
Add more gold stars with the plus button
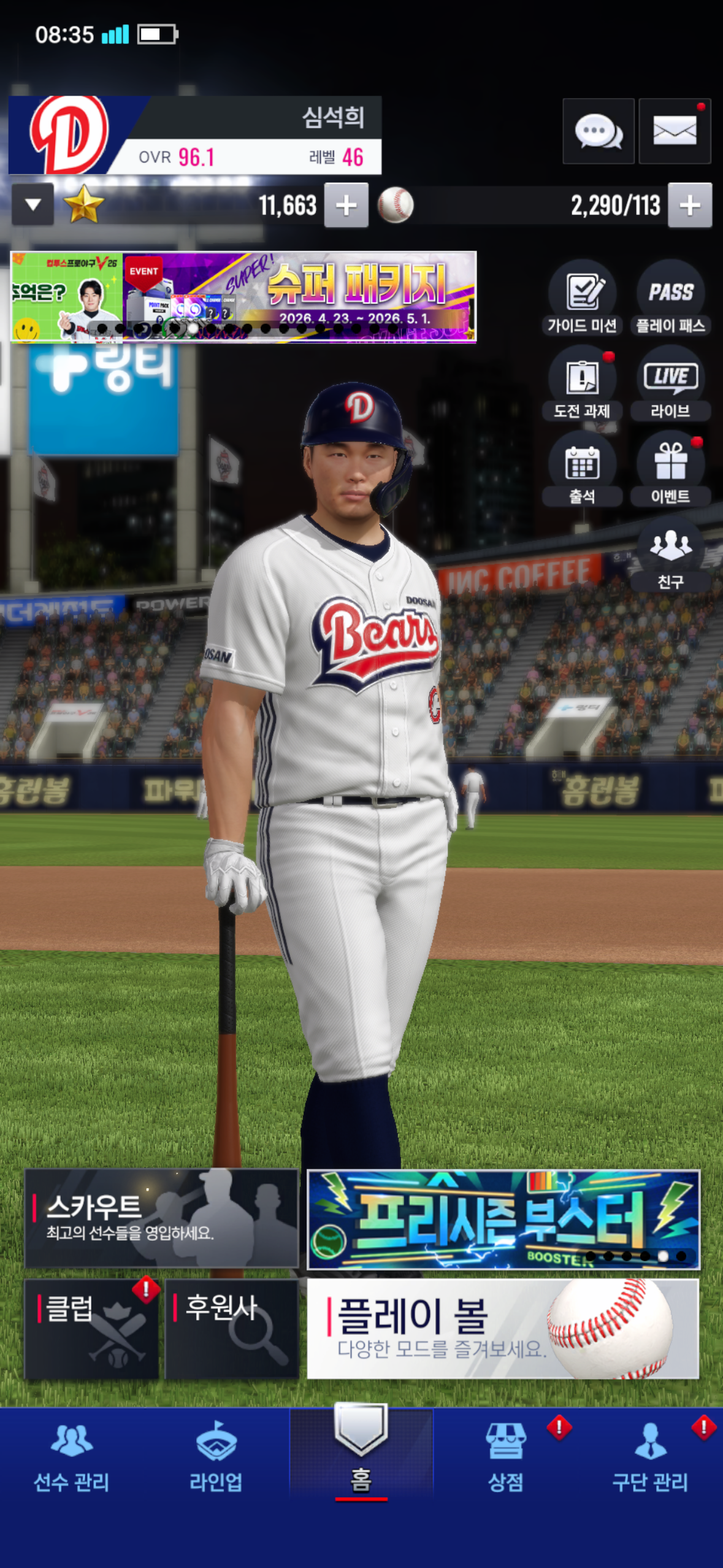(346, 206)
